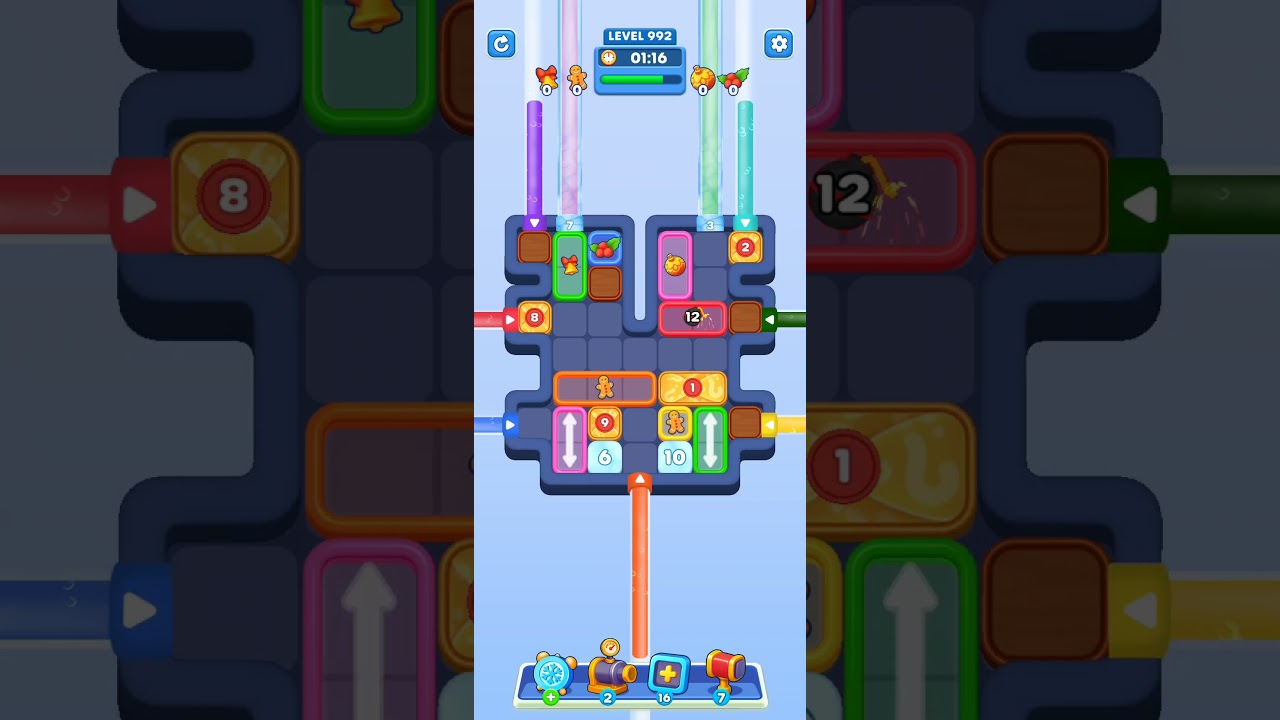Select the ornament ball goal icon
The image size is (1280, 720).
pos(702,77)
